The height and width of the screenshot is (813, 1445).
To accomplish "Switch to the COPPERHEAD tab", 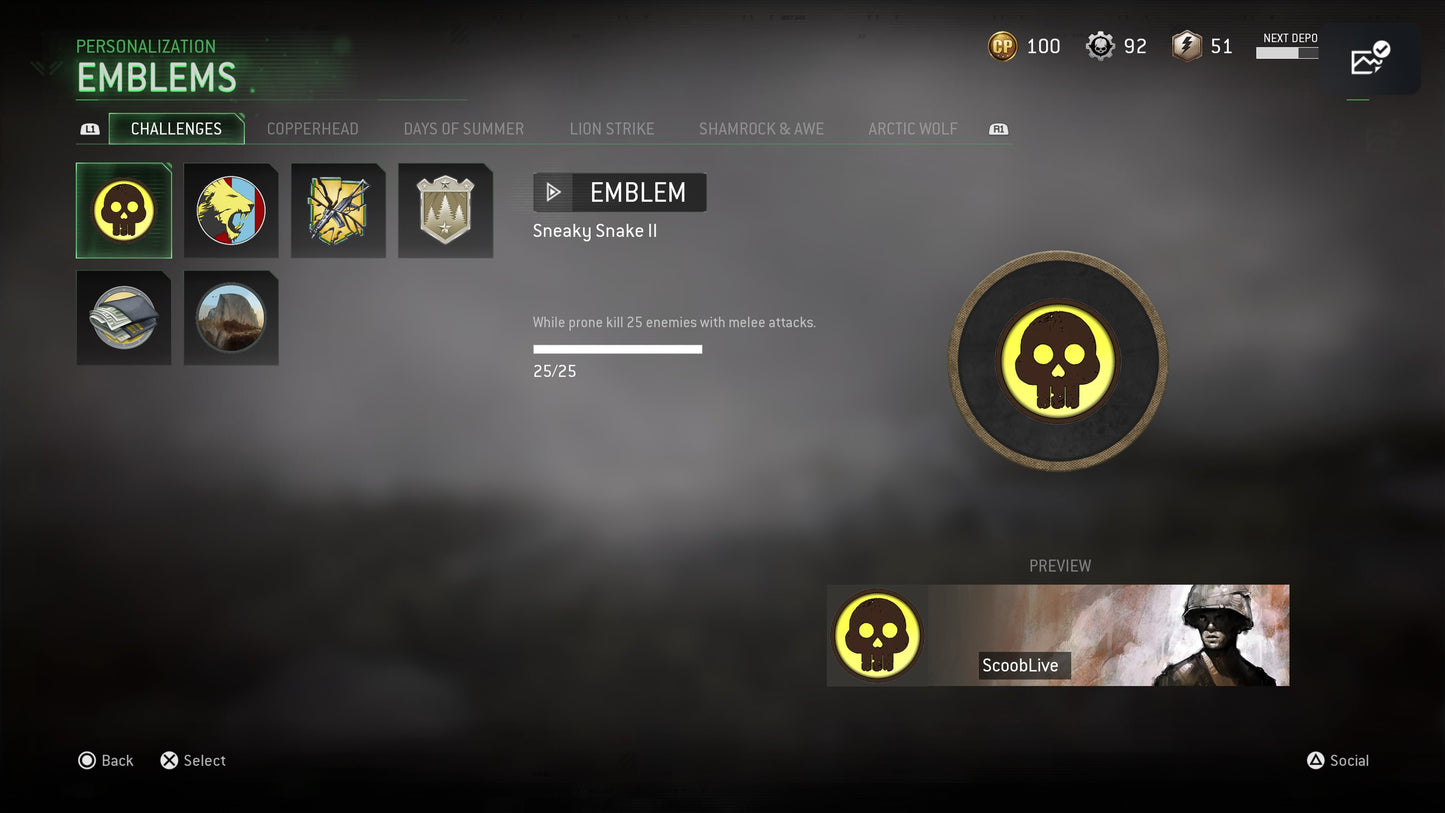I will tap(312, 128).
